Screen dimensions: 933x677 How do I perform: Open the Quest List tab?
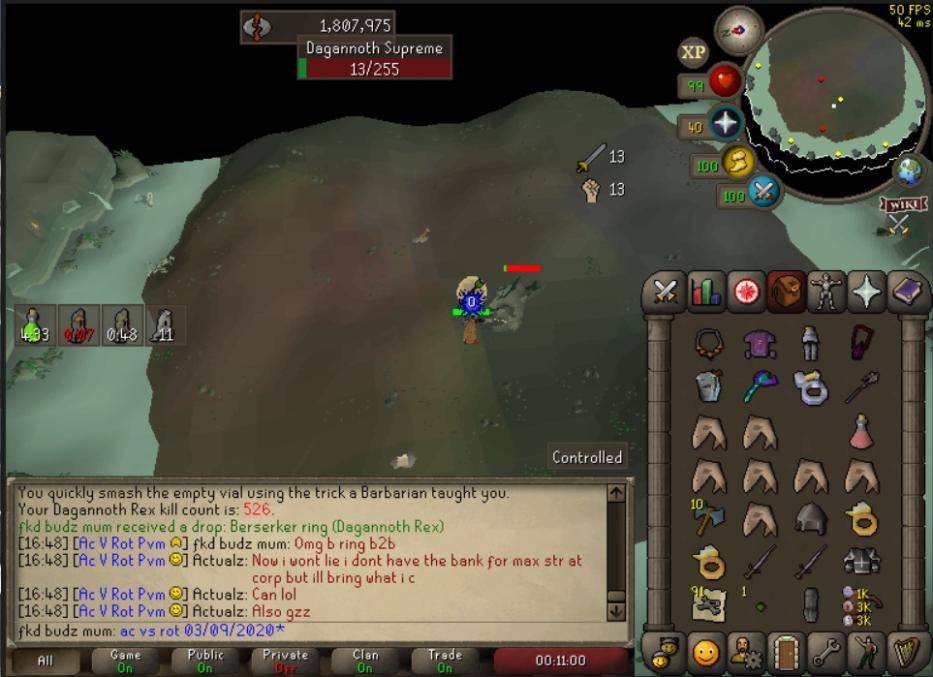(x=747, y=292)
